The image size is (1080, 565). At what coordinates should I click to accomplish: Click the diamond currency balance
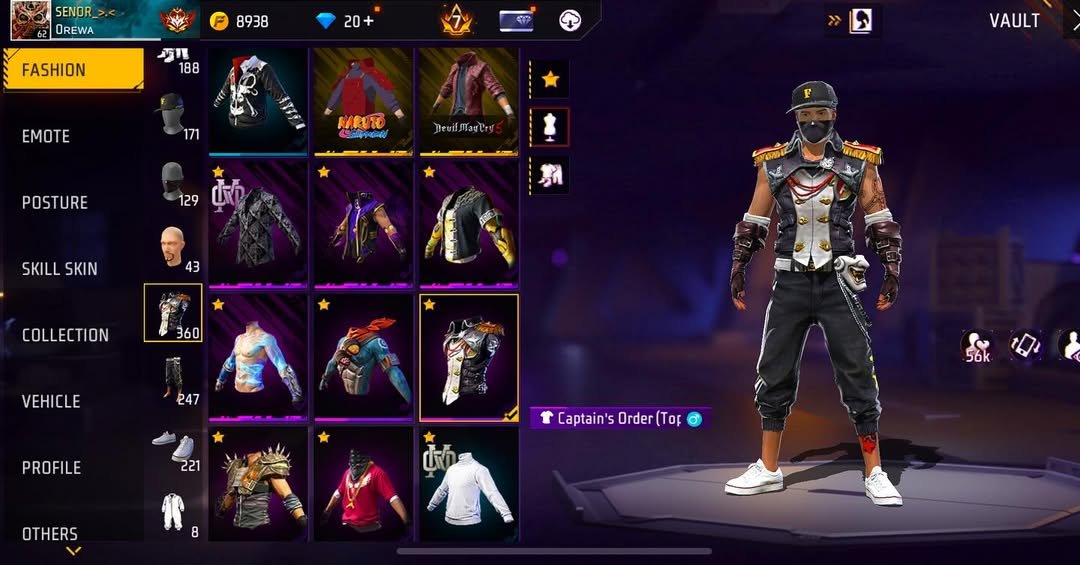pos(344,21)
